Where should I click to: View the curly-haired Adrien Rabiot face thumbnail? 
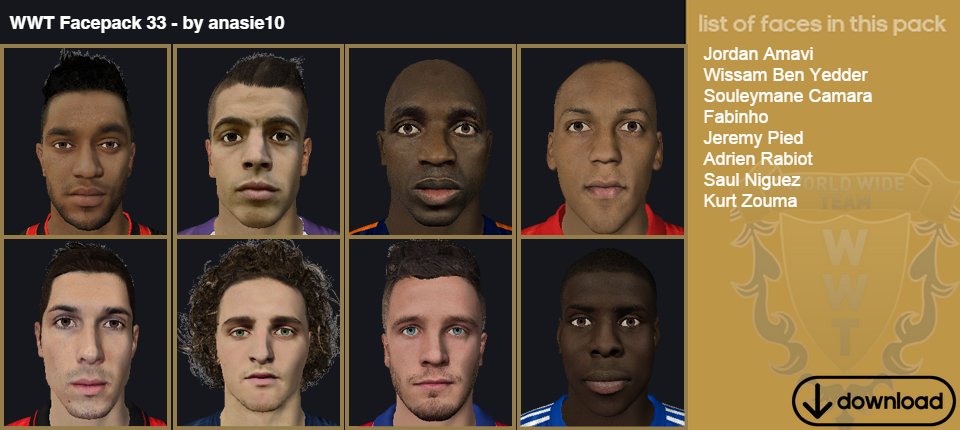point(258,333)
